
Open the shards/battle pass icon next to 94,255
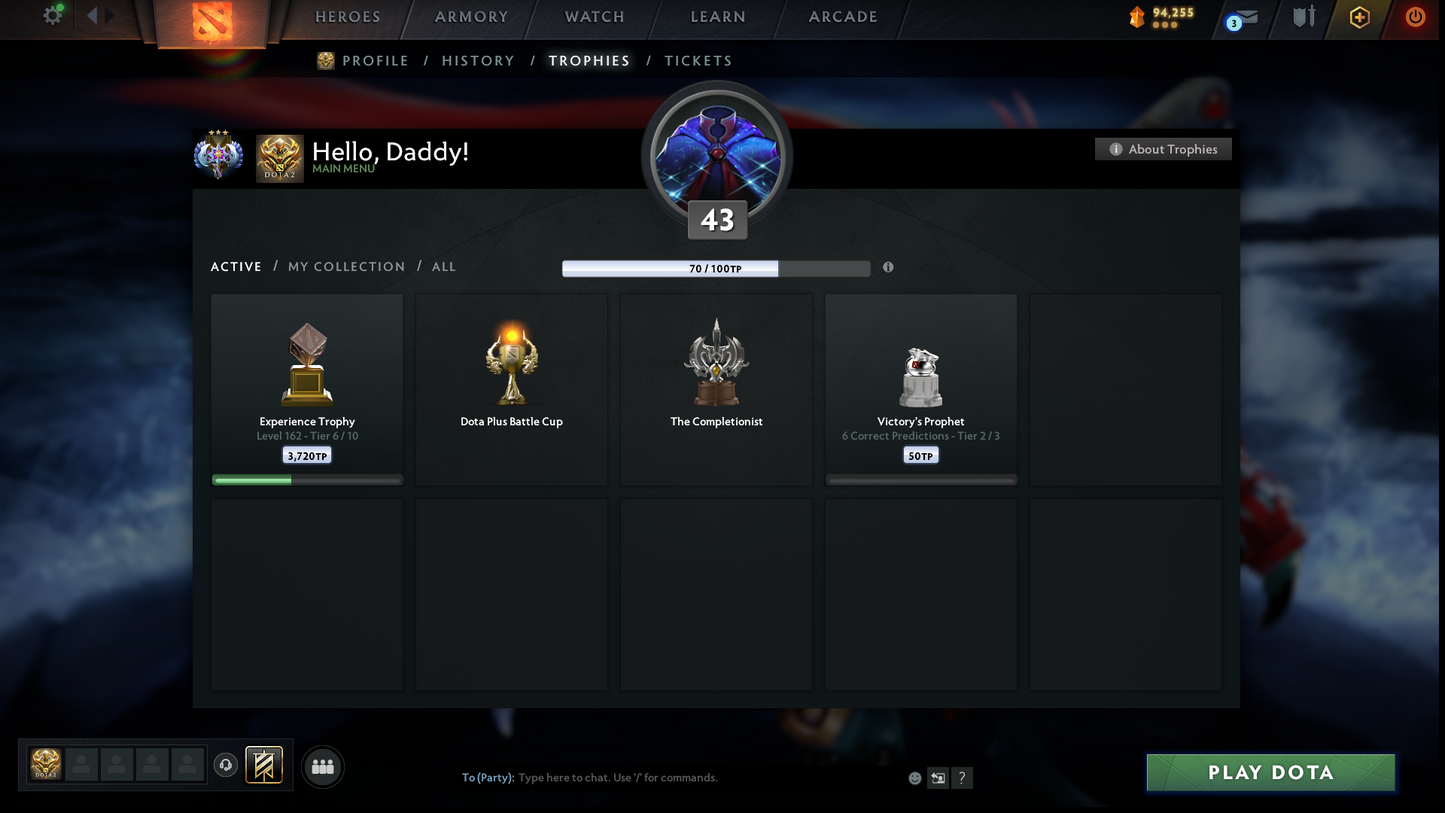(x=1136, y=17)
